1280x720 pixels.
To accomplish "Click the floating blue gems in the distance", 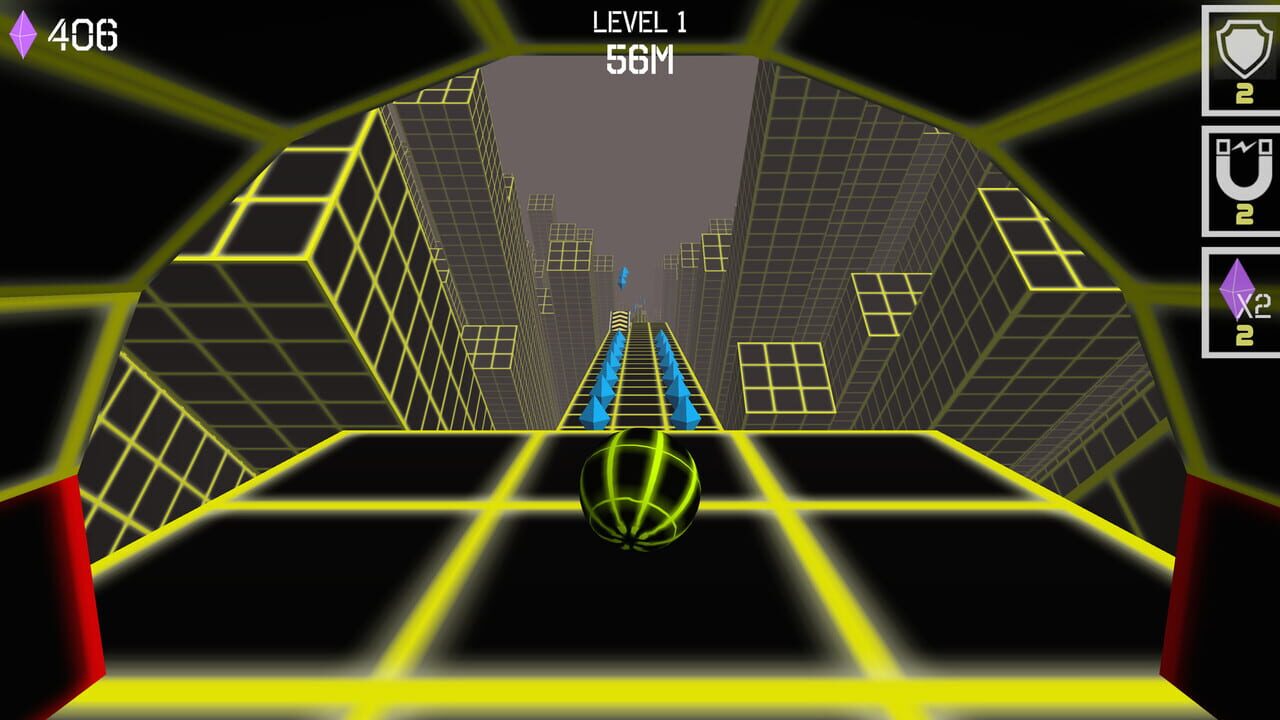I will (623, 278).
